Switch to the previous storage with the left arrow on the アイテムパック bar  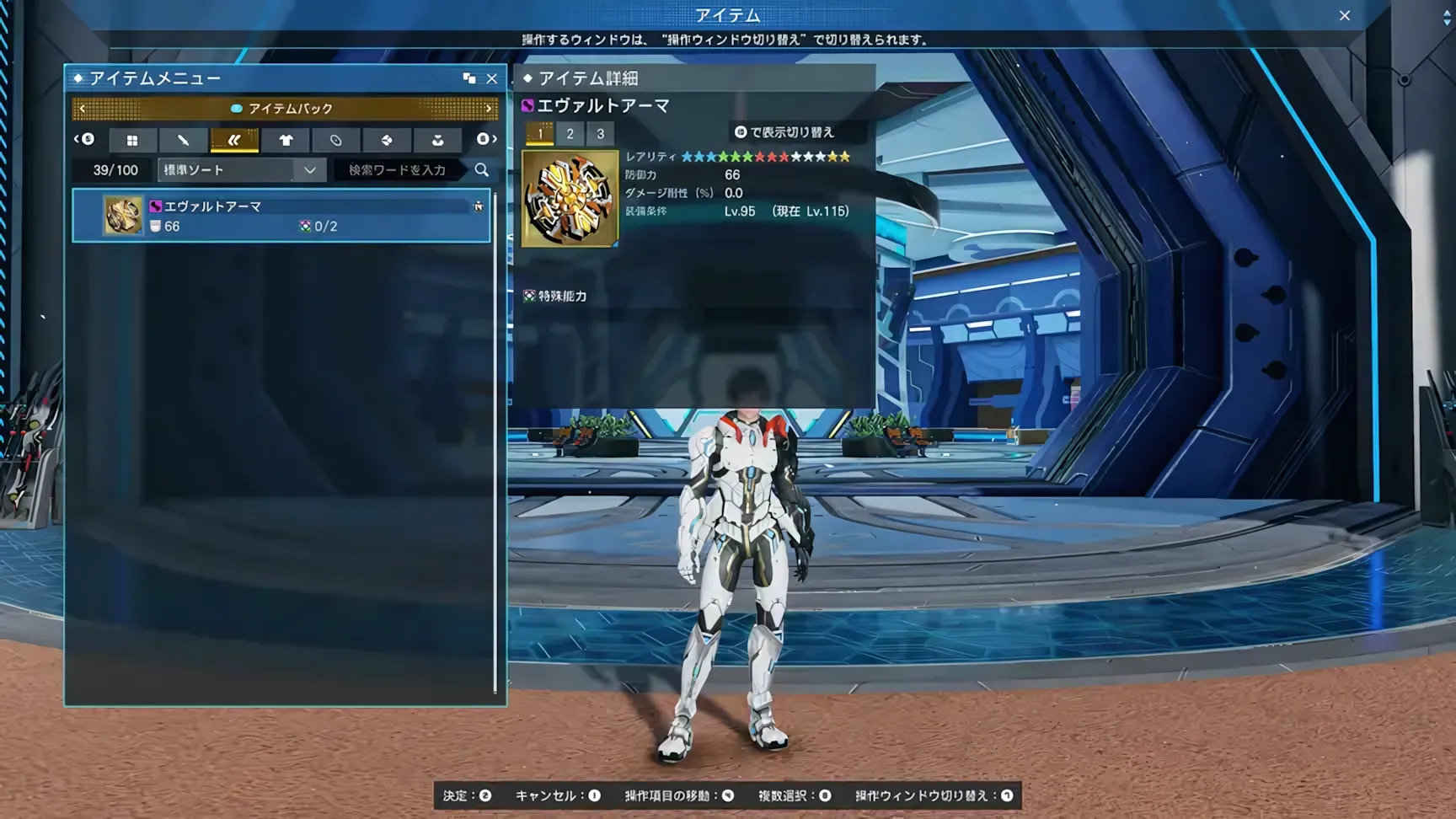[82, 109]
